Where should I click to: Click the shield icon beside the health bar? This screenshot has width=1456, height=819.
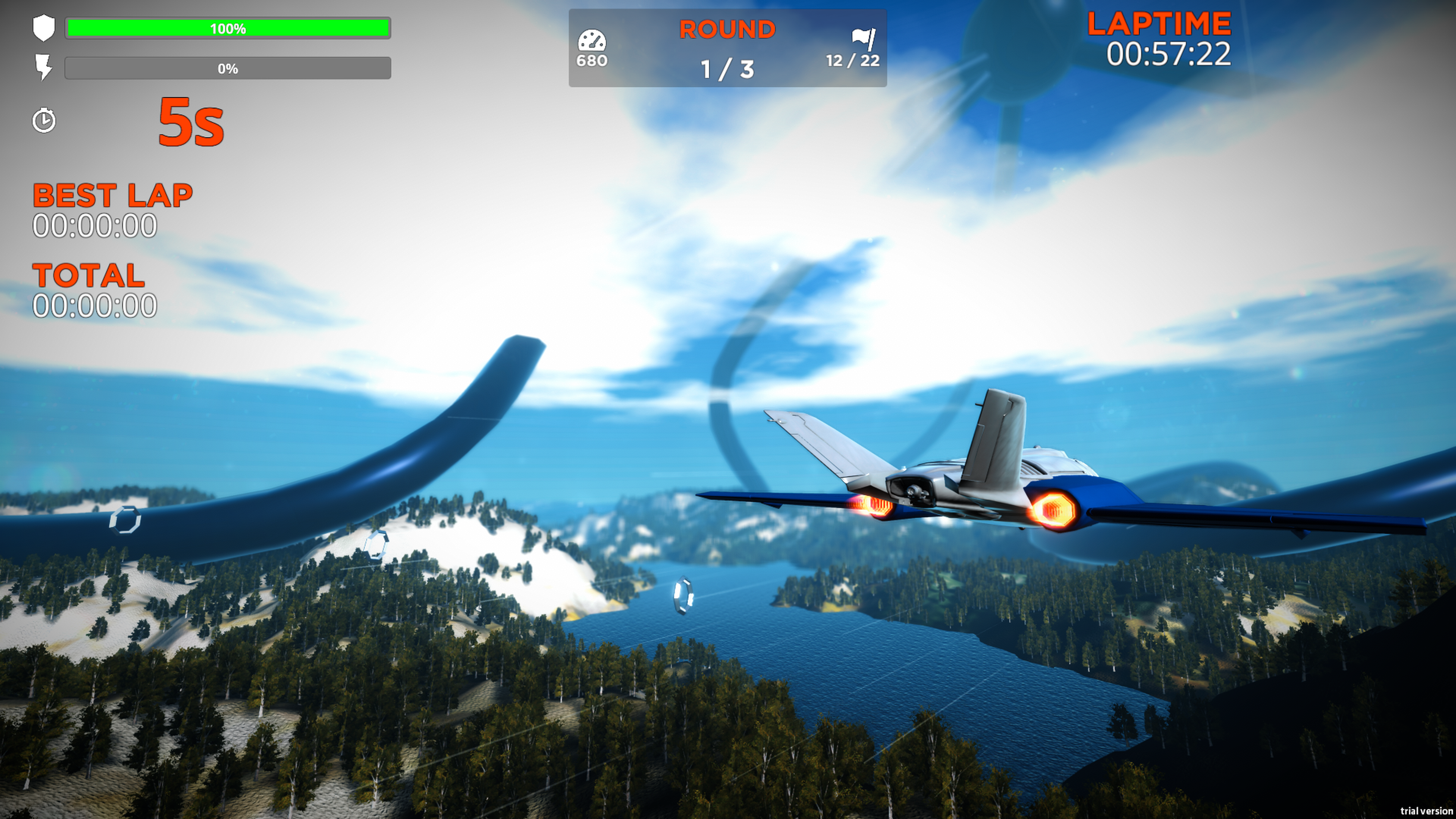pos(44,28)
